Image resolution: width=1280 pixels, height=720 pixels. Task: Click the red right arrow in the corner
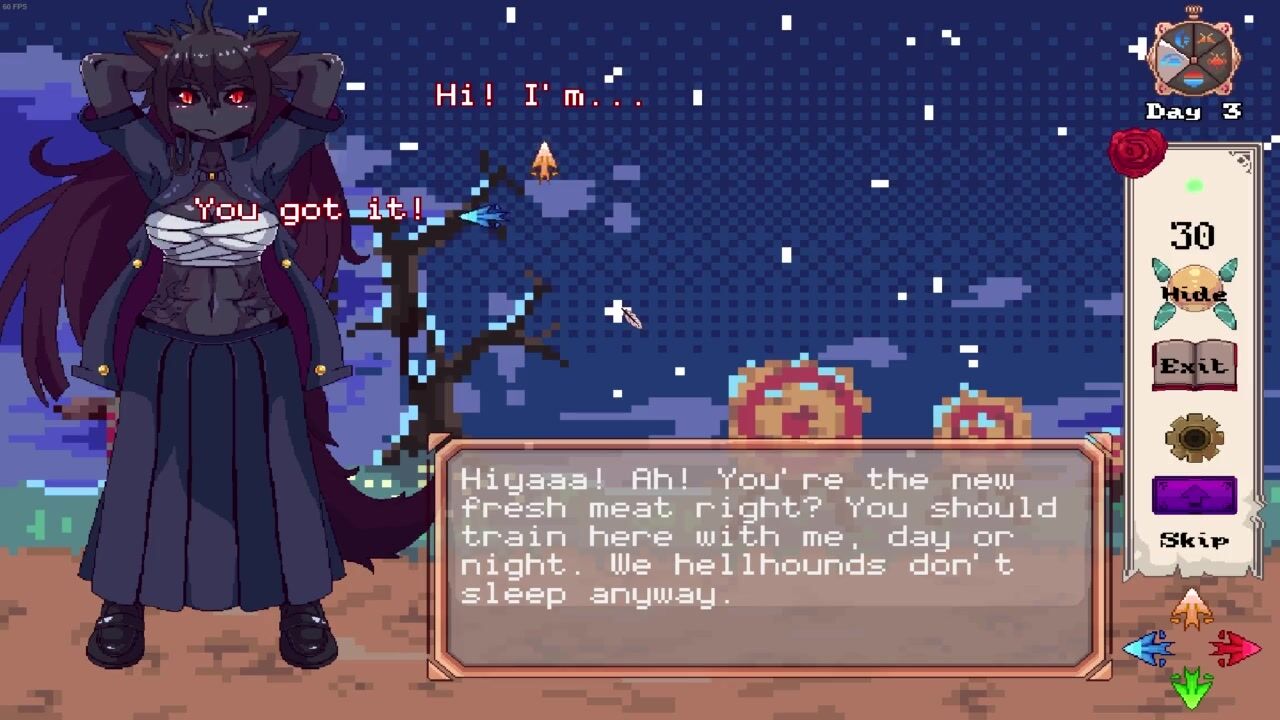click(x=1235, y=649)
